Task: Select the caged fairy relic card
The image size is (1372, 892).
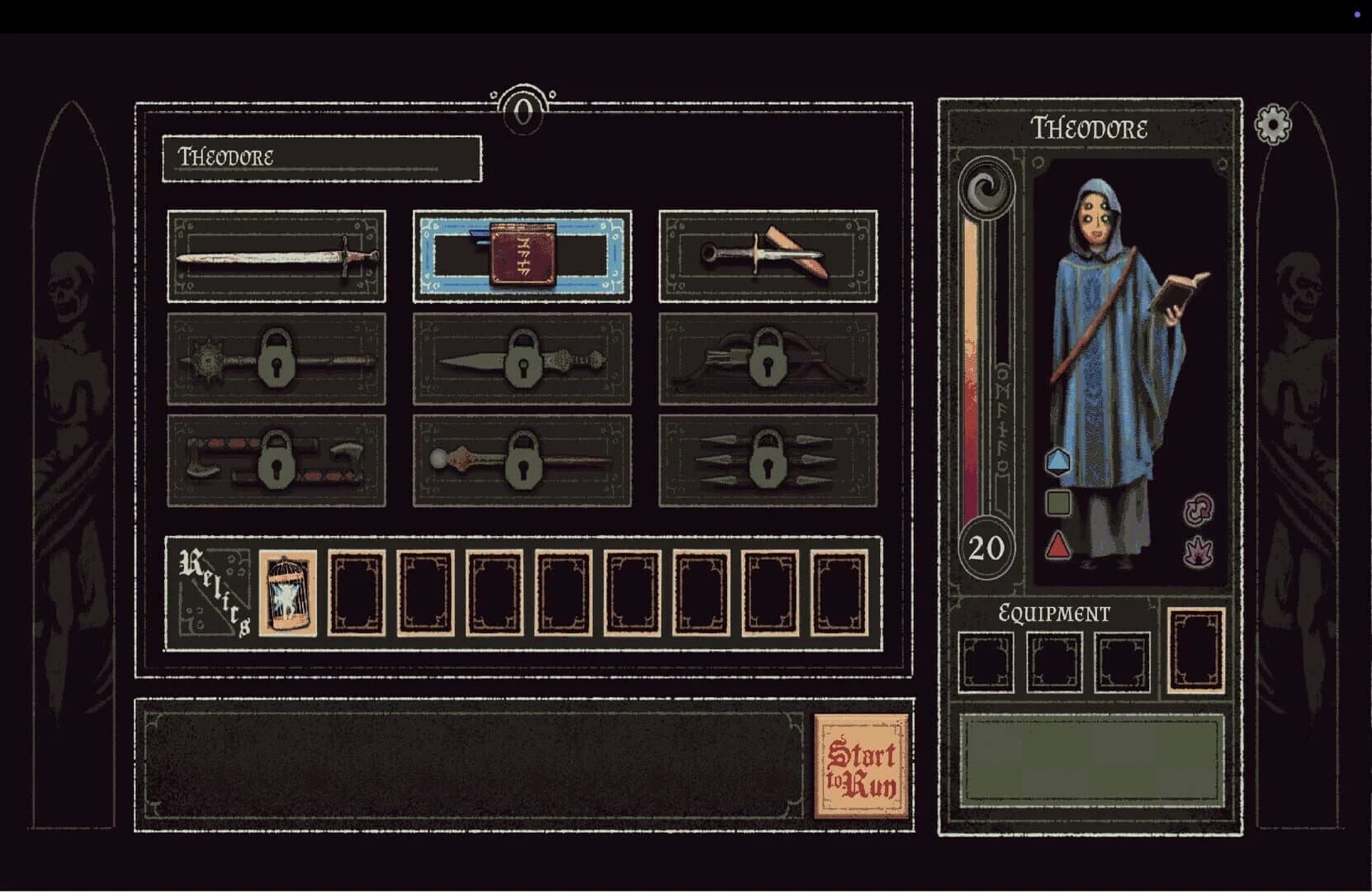Action: 286,593
